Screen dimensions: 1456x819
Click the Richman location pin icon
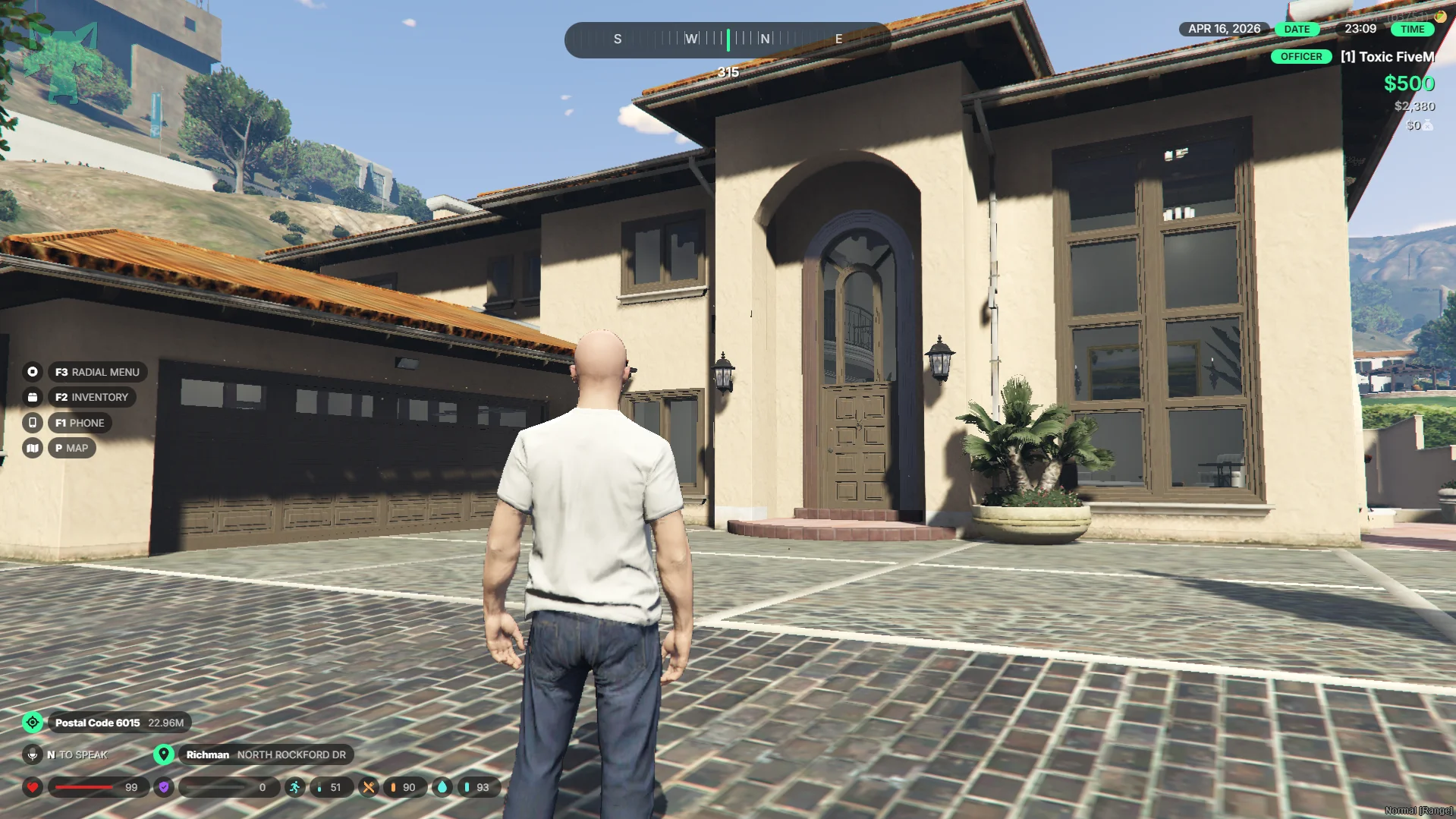point(163,754)
